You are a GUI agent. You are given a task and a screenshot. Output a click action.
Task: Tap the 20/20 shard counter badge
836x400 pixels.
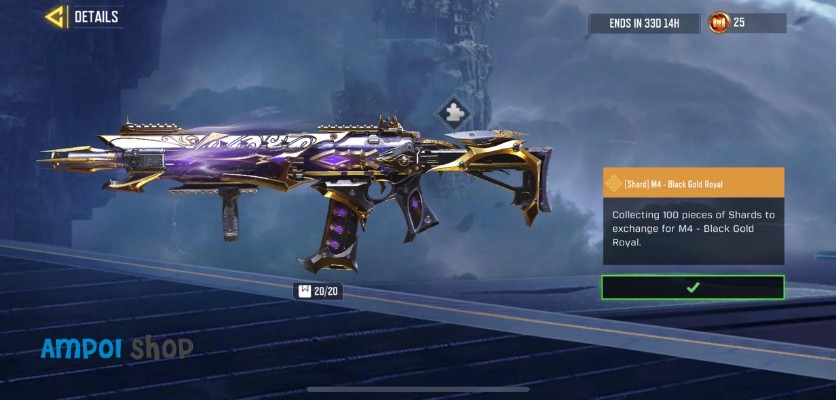[317, 291]
